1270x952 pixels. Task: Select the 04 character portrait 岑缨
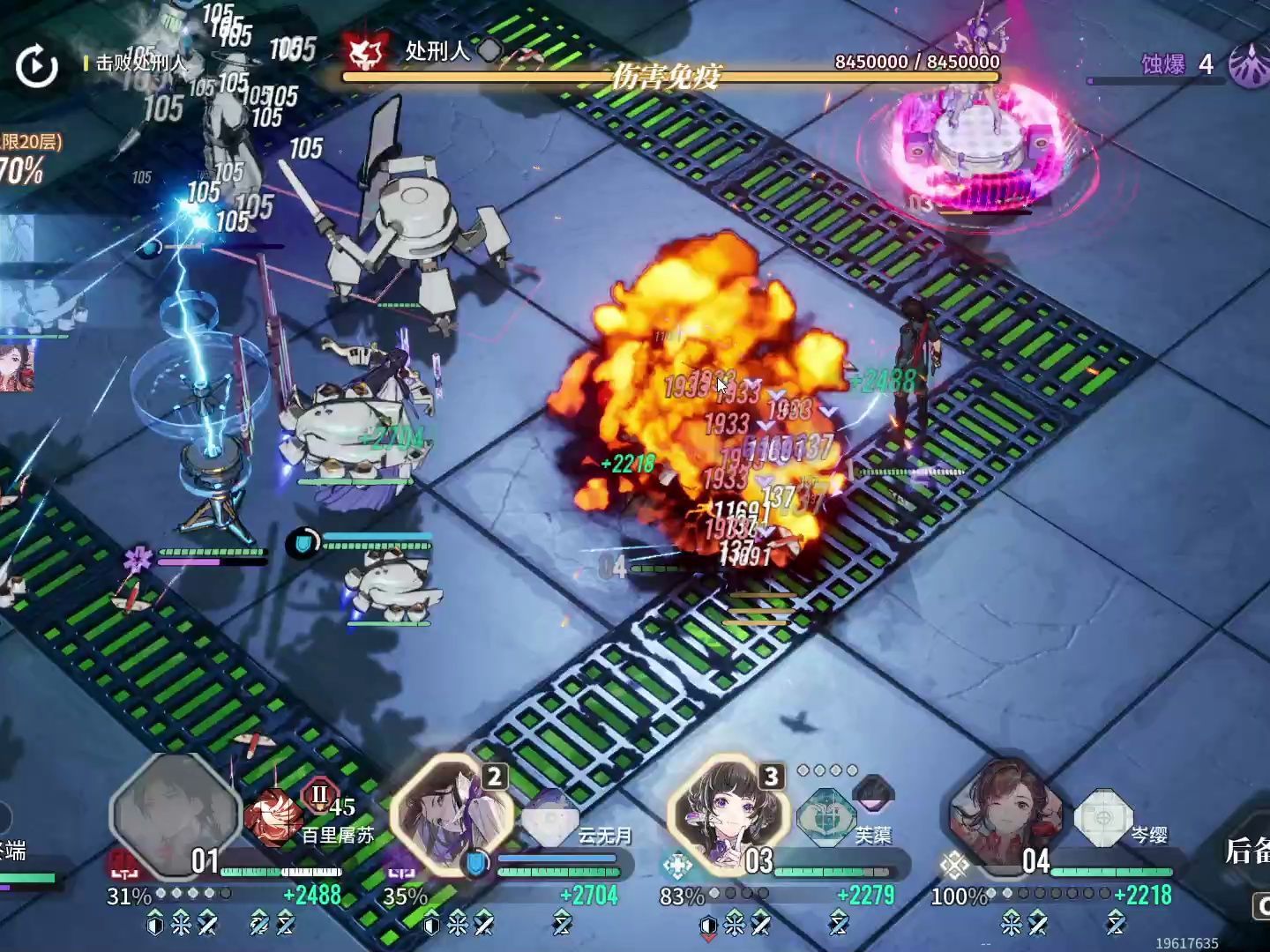[1005, 814]
